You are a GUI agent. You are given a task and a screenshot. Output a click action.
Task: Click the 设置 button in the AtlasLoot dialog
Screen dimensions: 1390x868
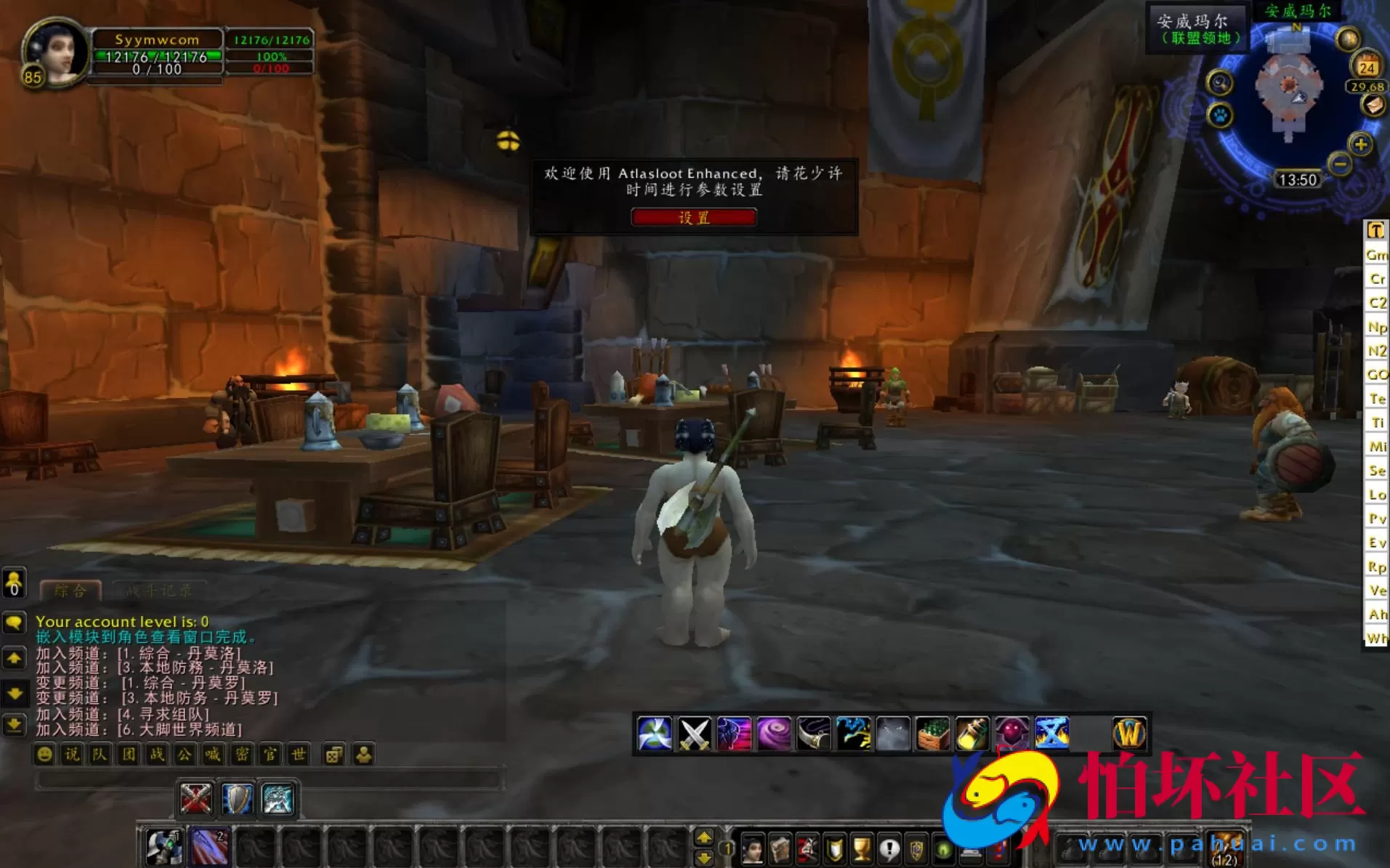(694, 217)
